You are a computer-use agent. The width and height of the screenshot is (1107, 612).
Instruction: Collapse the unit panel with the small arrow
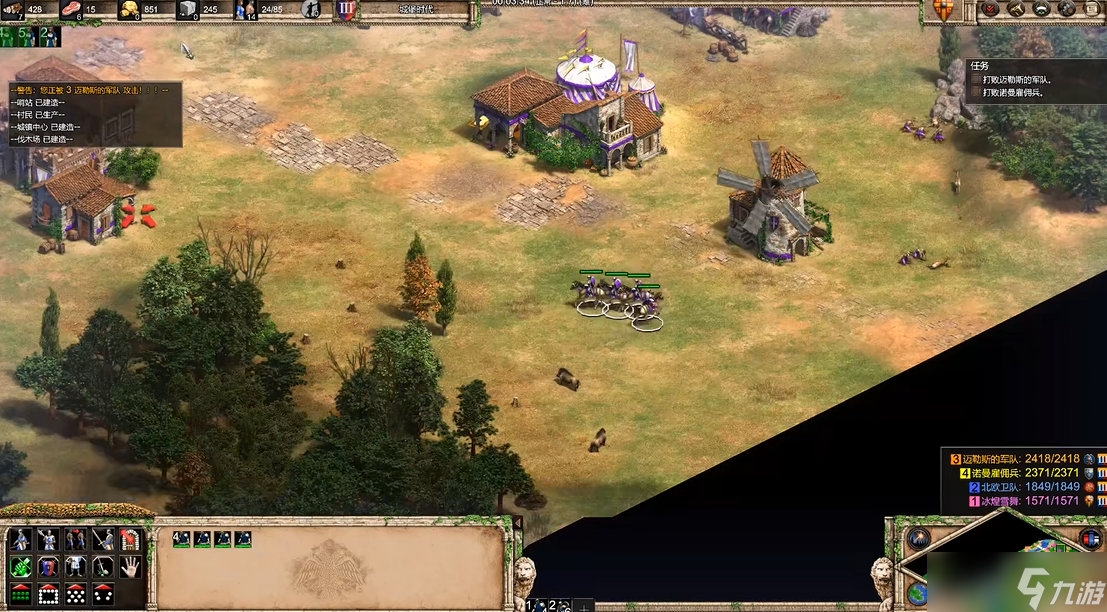click(x=517, y=523)
